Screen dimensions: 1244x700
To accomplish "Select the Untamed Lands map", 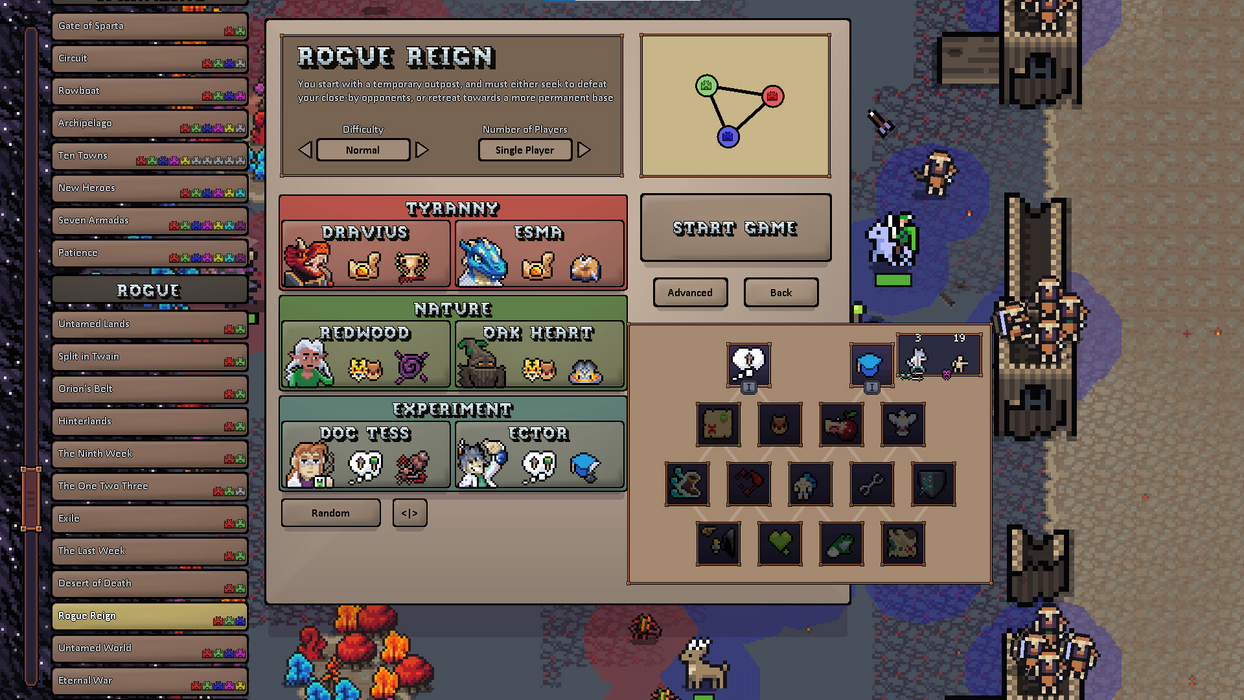I will pos(149,324).
